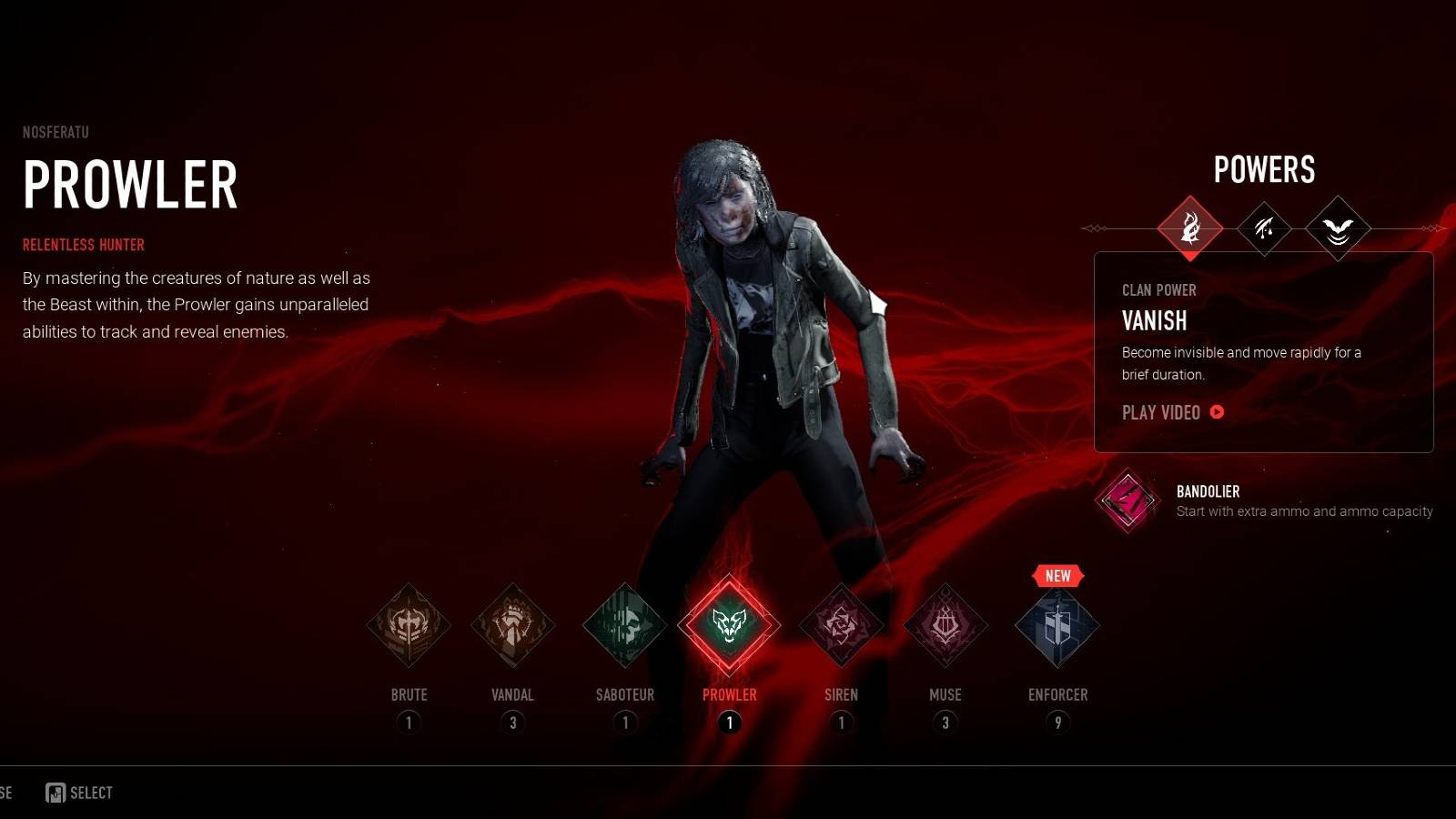Image resolution: width=1456 pixels, height=819 pixels.
Task: Click the NEW badge above Enforcer
Action: pyautogui.click(x=1057, y=575)
